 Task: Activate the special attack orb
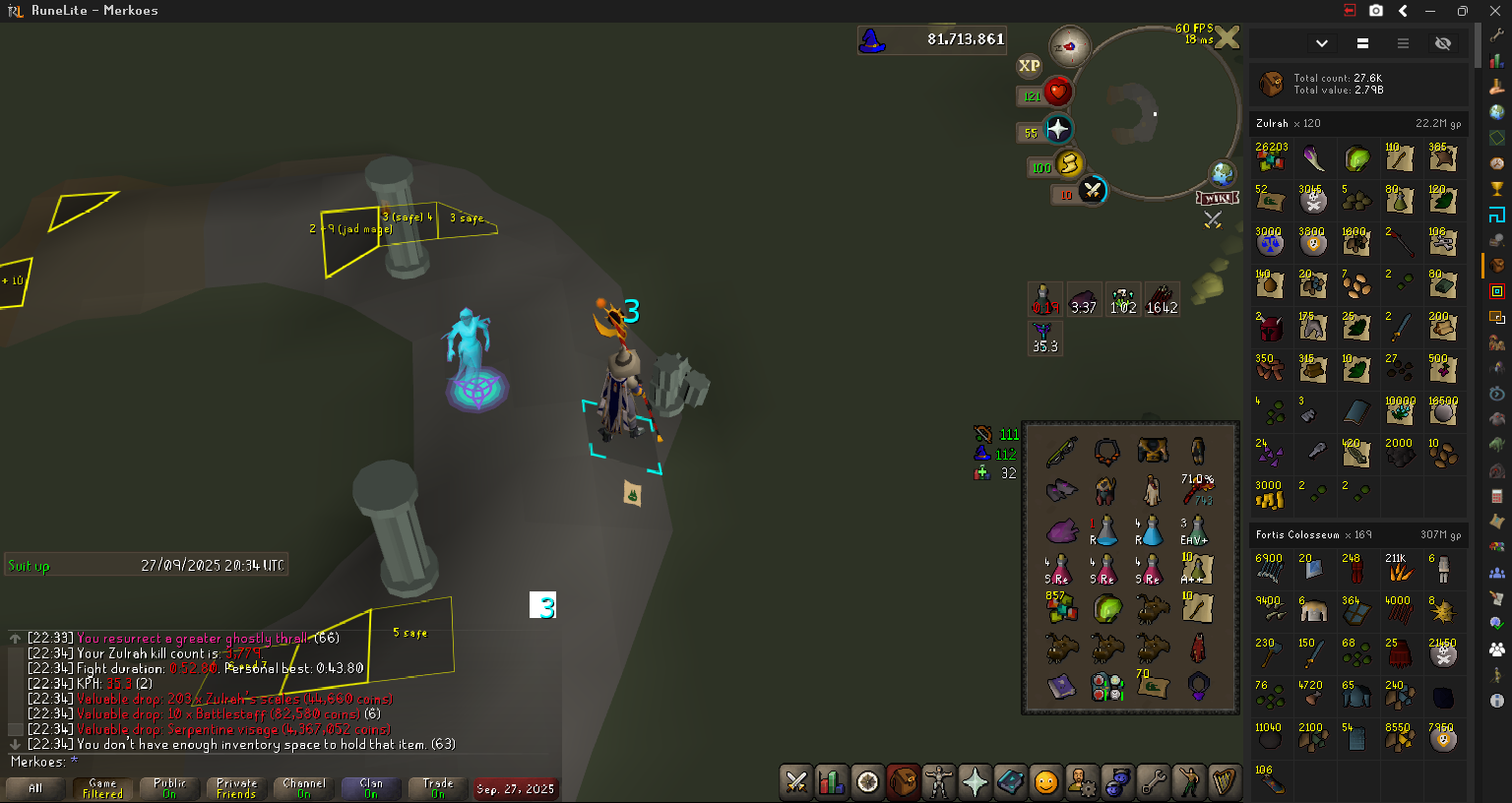(1092, 191)
